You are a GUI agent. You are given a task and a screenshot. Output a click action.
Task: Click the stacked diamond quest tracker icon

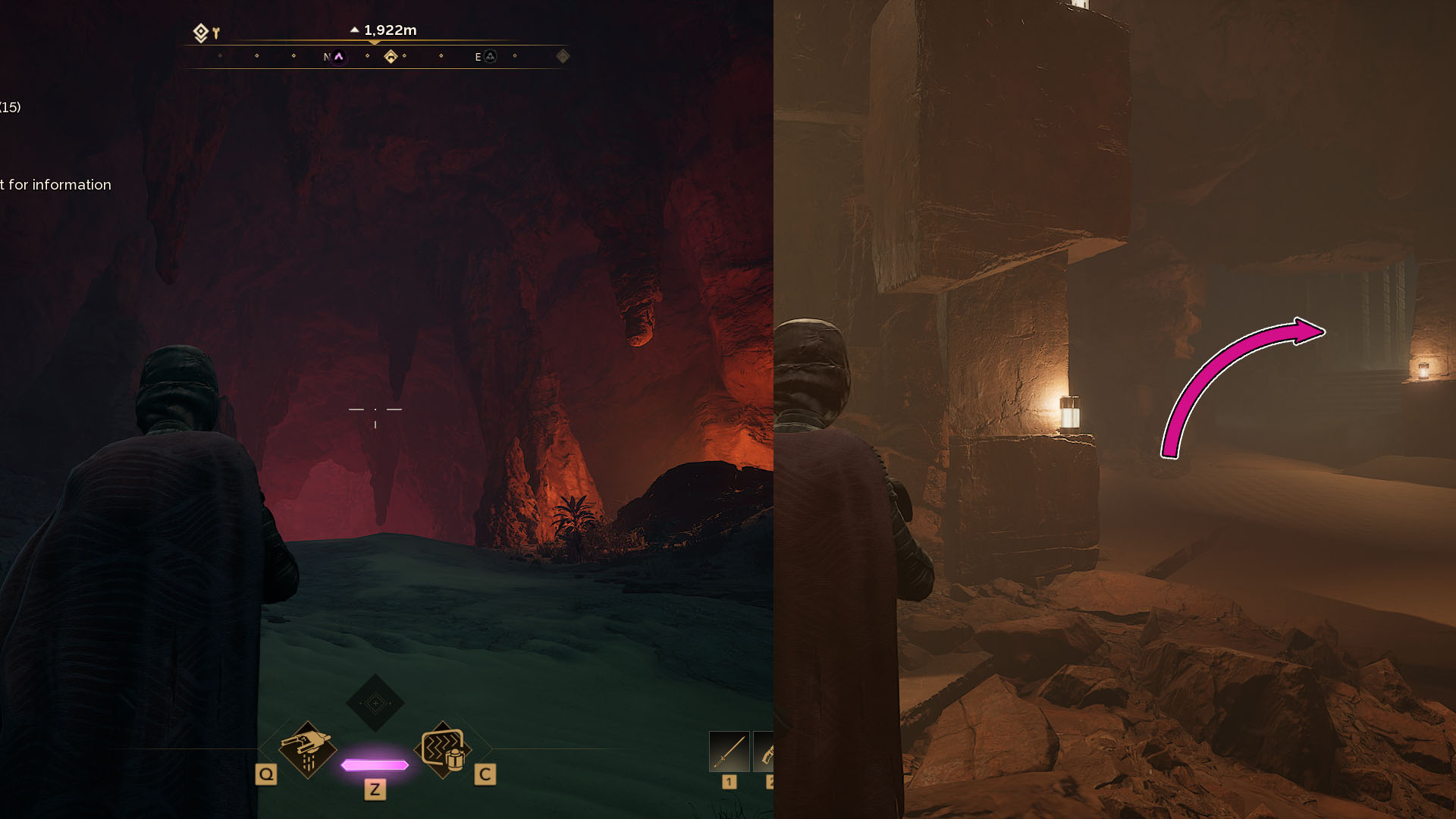[x=200, y=33]
